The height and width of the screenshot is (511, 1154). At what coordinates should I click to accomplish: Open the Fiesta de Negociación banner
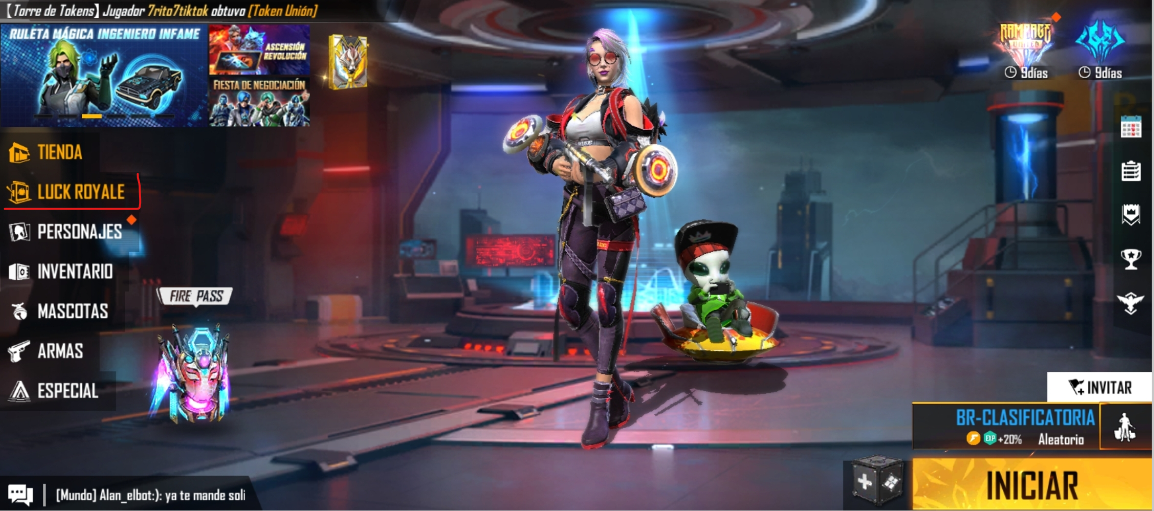[x=259, y=102]
